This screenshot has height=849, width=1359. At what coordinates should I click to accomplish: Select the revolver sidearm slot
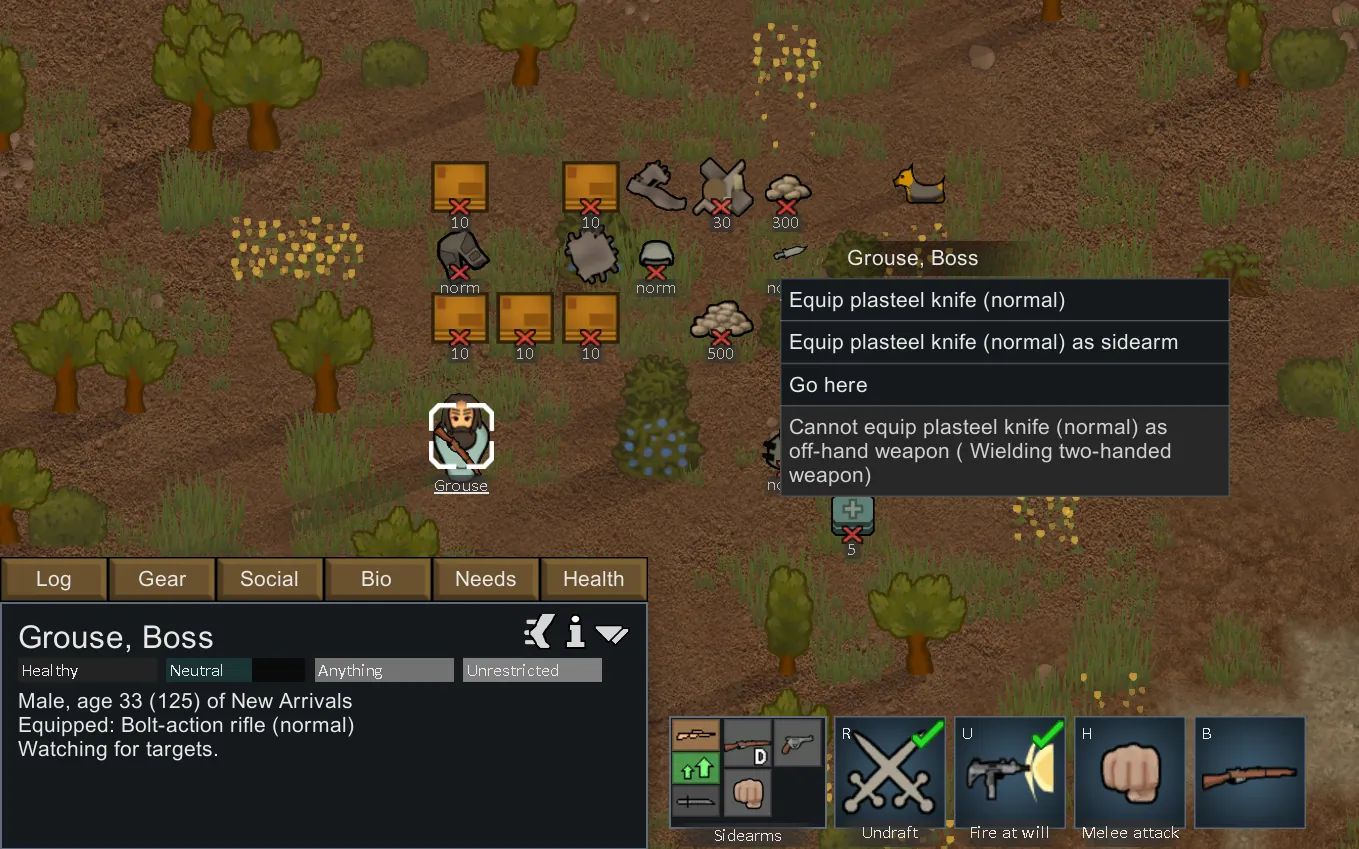(799, 743)
